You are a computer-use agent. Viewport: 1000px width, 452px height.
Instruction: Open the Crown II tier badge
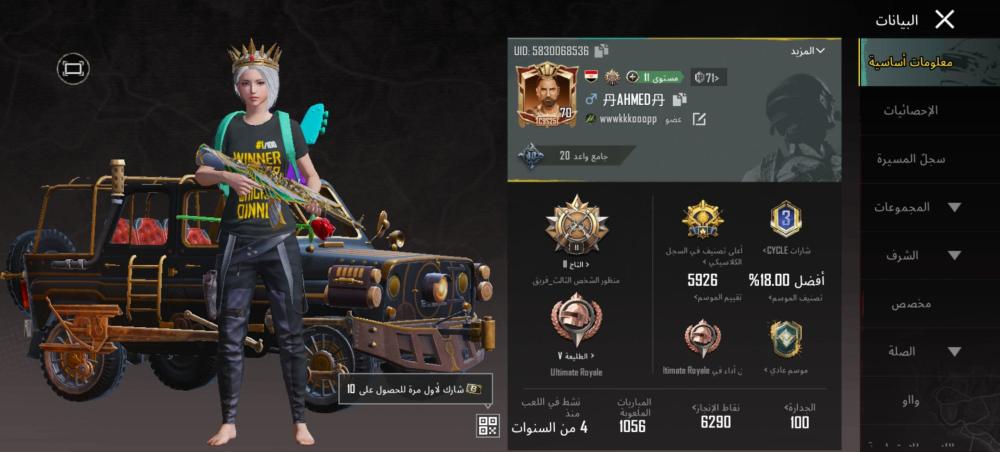click(x=577, y=225)
